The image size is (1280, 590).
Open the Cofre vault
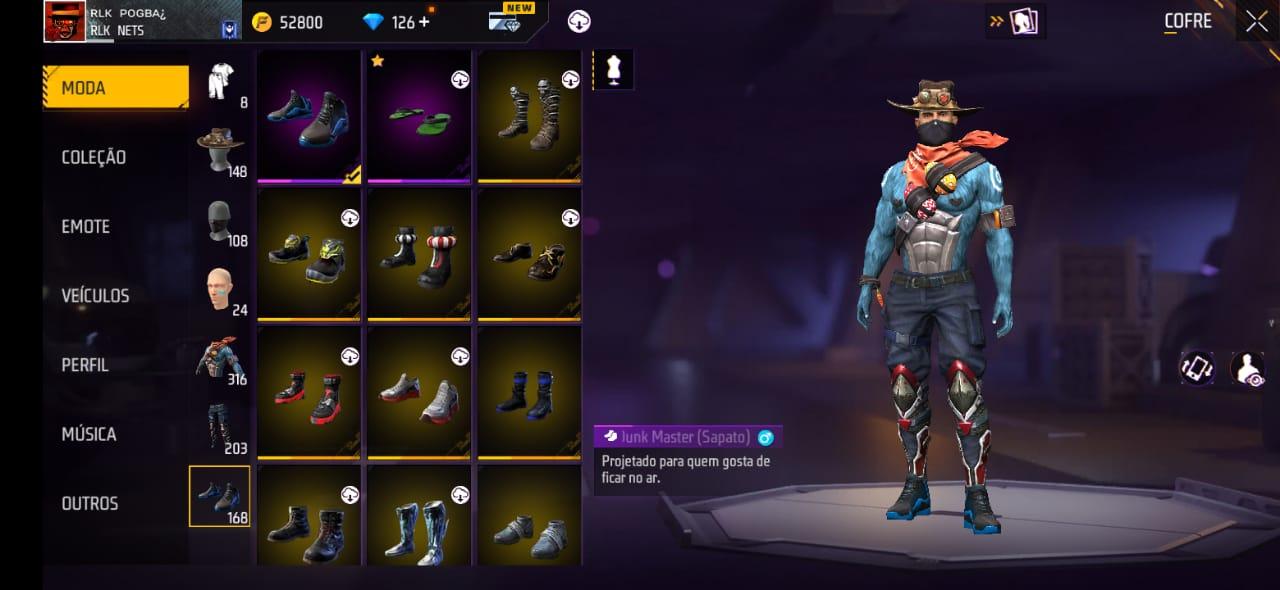tap(1187, 21)
